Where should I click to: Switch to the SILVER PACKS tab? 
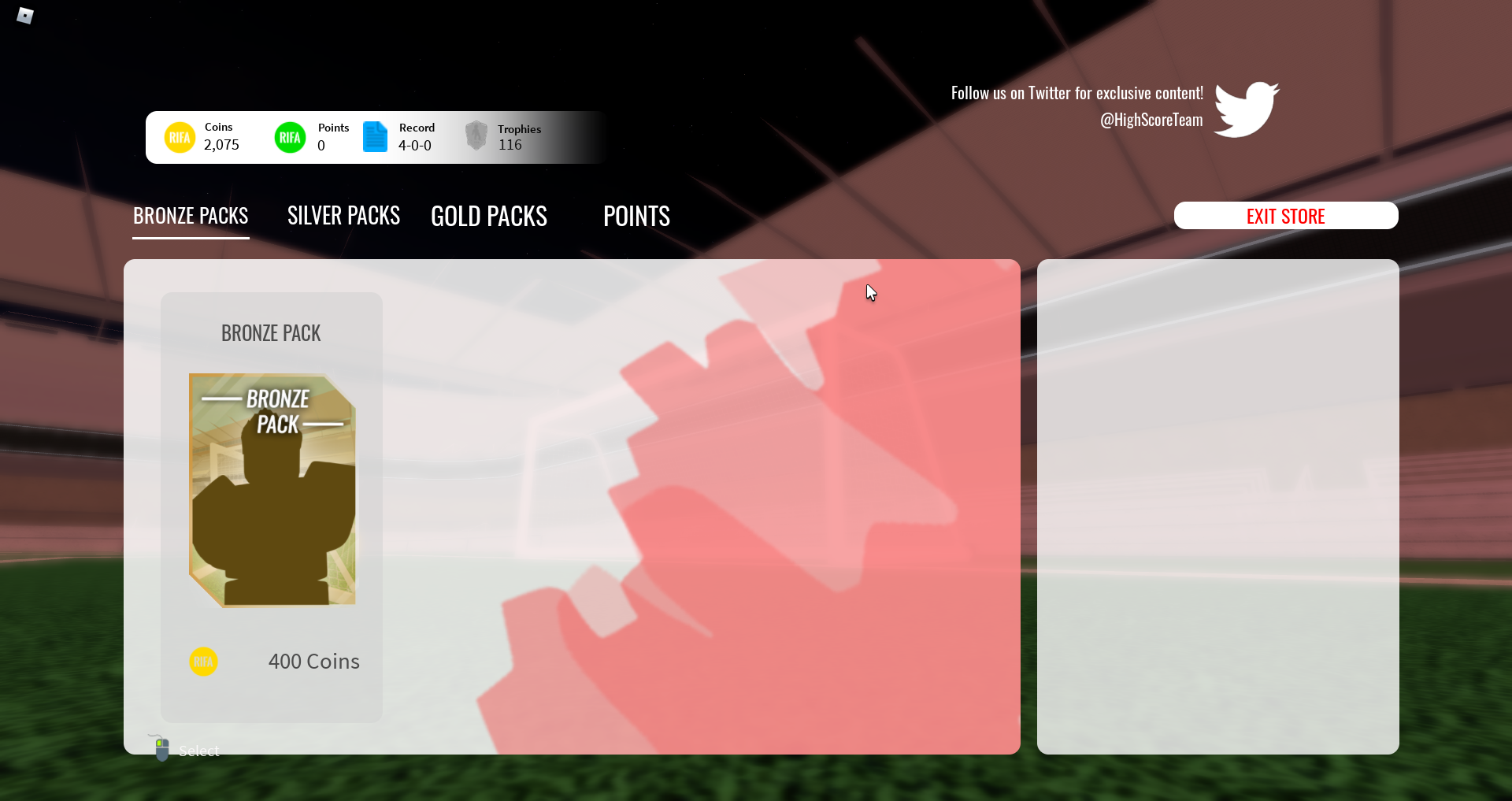343,215
